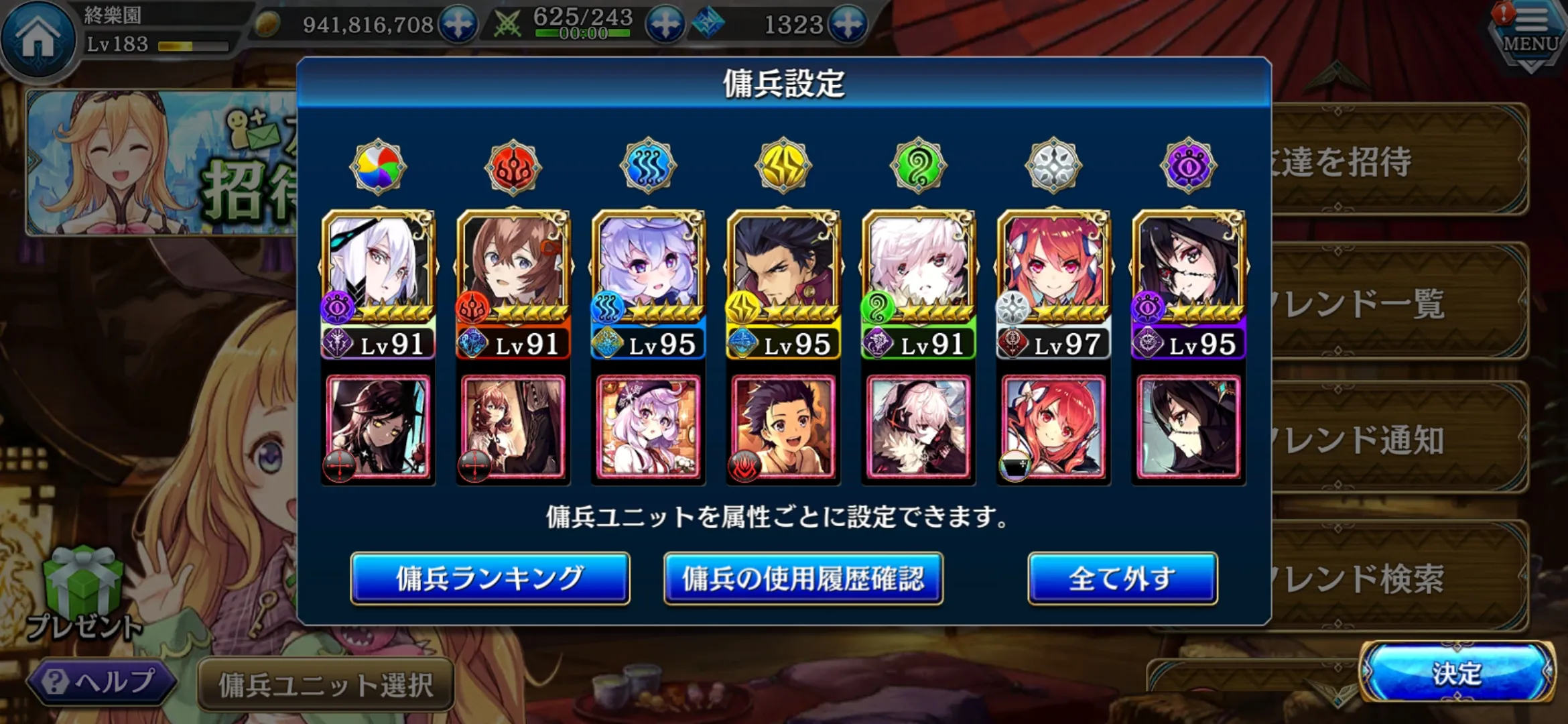Select the red-haired Lv97 light unit
1568x724 pixels.
[x=1054, y=282]
